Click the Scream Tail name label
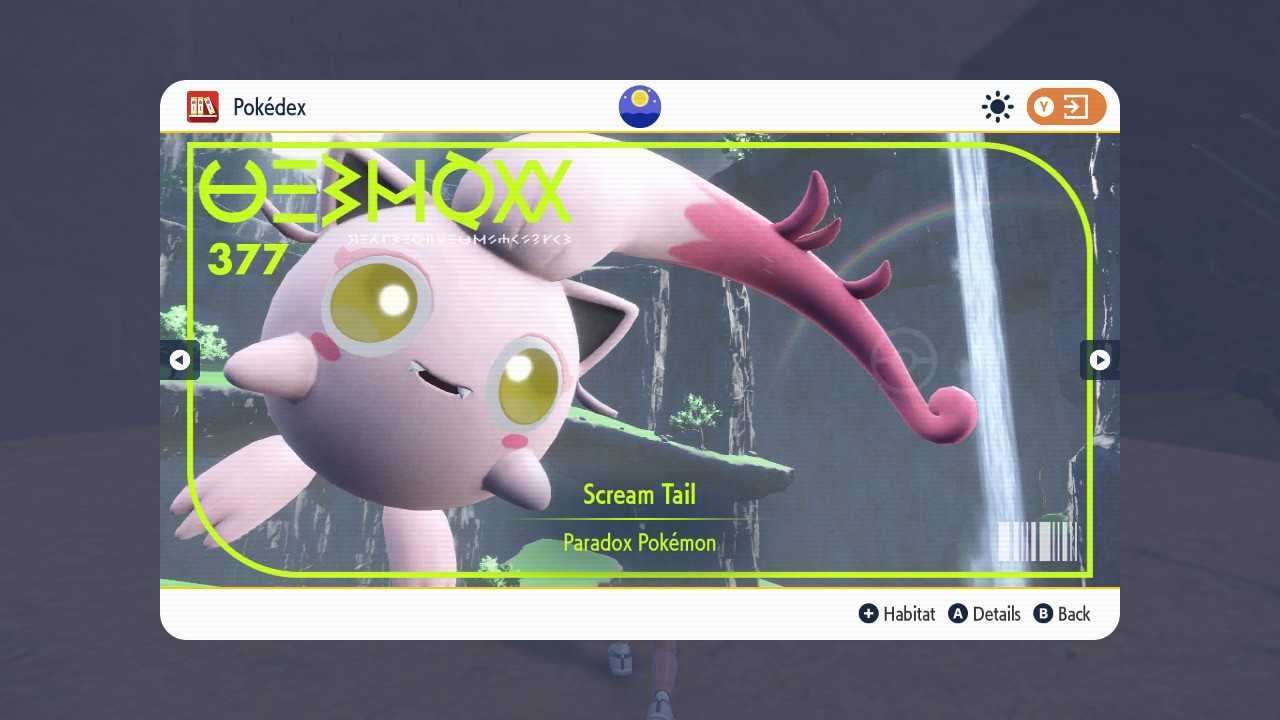This screenshot has width=1280, height=720. point(639,494)
